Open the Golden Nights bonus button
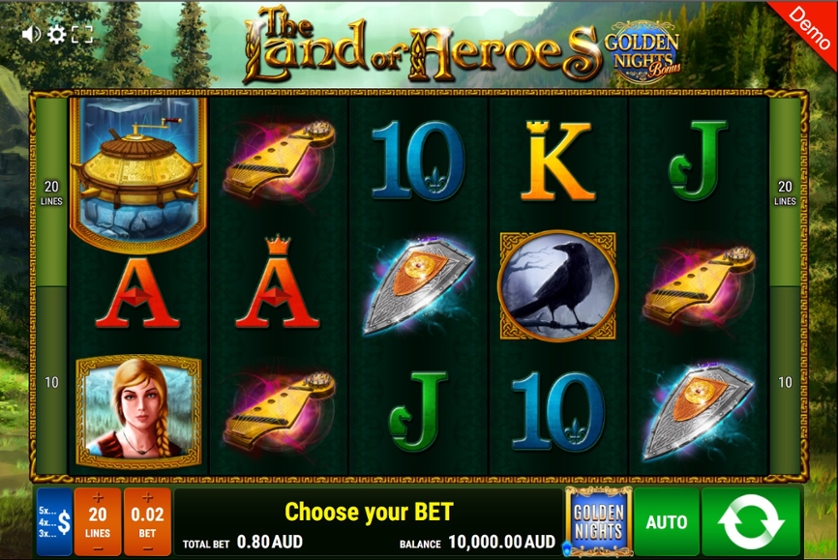838x560 pixels. pyautogui.click(x=598, y=521)
